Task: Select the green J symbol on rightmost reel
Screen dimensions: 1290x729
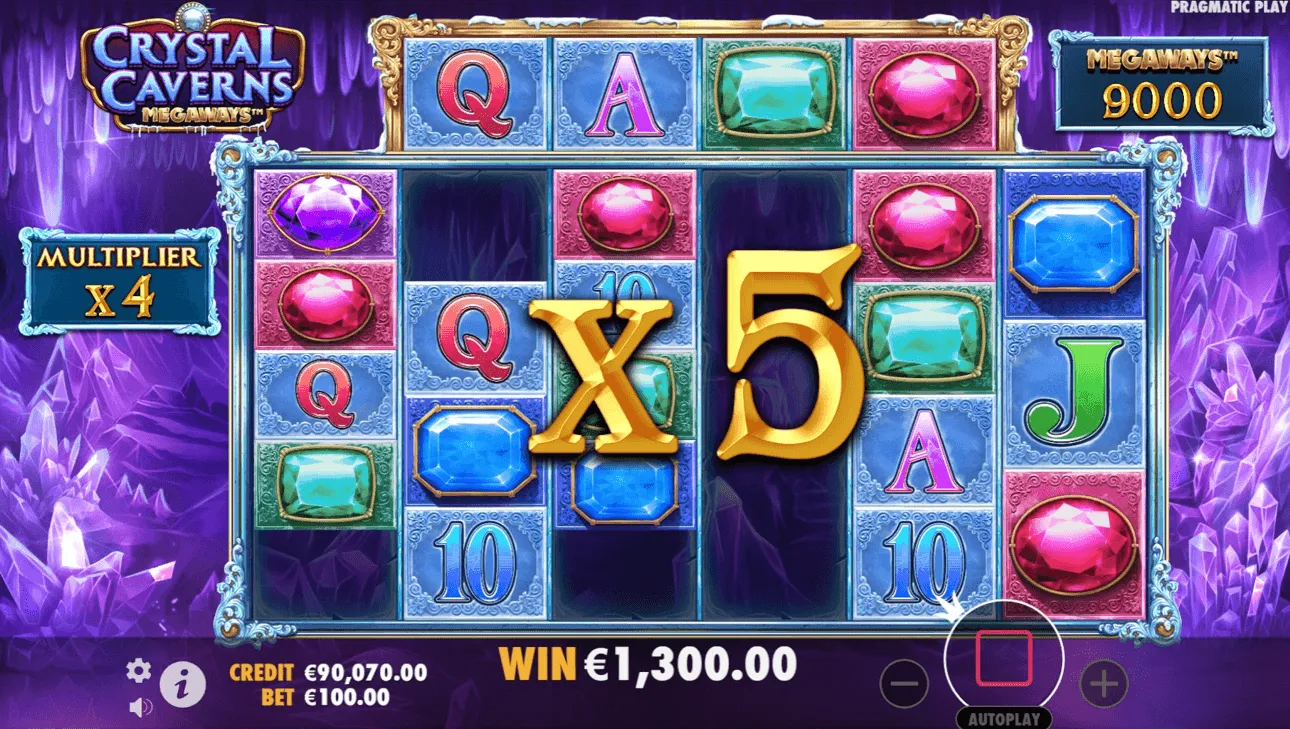Action: pos(1073,390)
